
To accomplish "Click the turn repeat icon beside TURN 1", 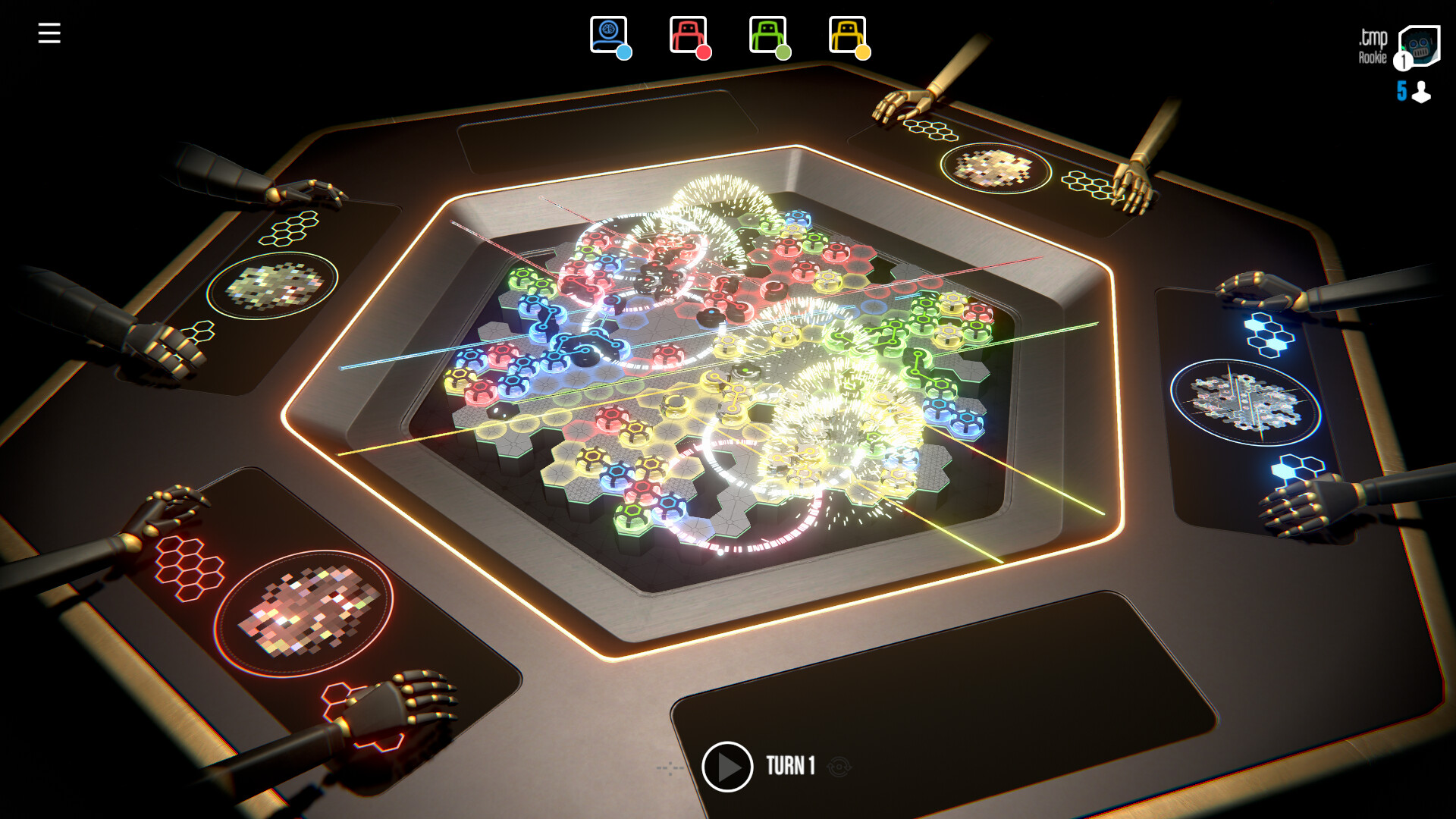I will 838,767.
